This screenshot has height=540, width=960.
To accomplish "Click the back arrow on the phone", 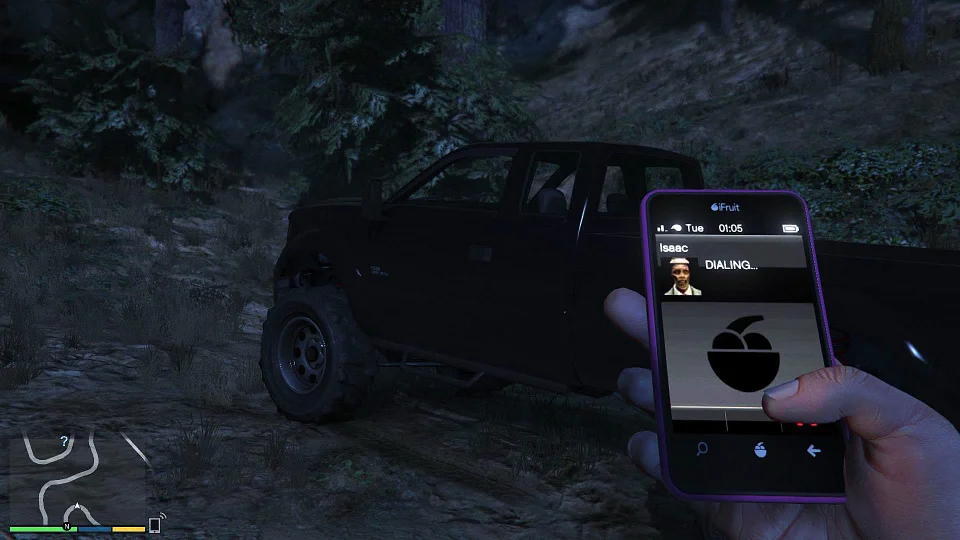I will [814, 451].
